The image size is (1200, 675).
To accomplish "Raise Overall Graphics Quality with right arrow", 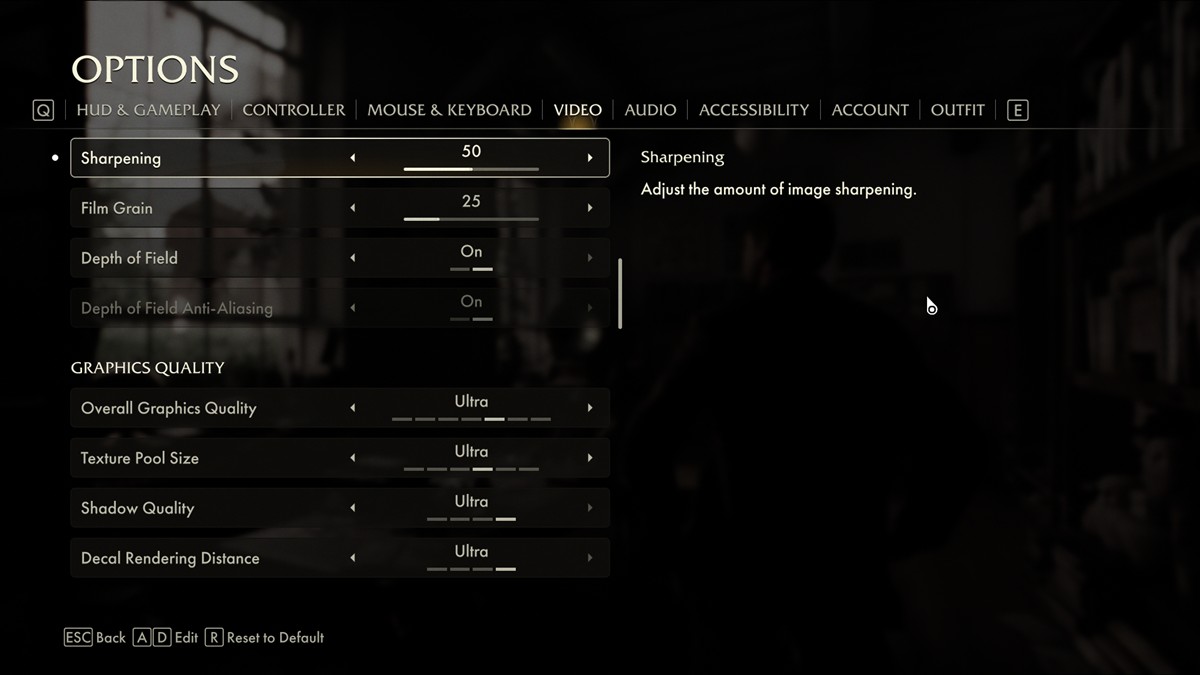I will (590, 408).
